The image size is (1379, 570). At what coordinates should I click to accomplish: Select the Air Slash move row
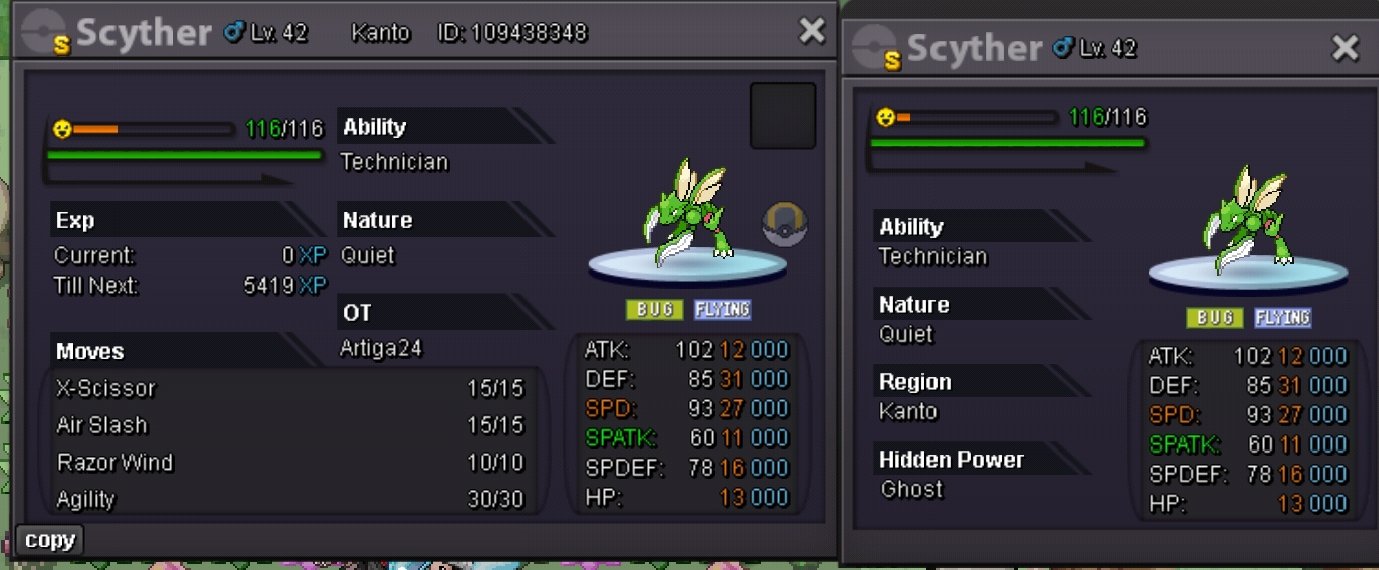click(290, 425)
